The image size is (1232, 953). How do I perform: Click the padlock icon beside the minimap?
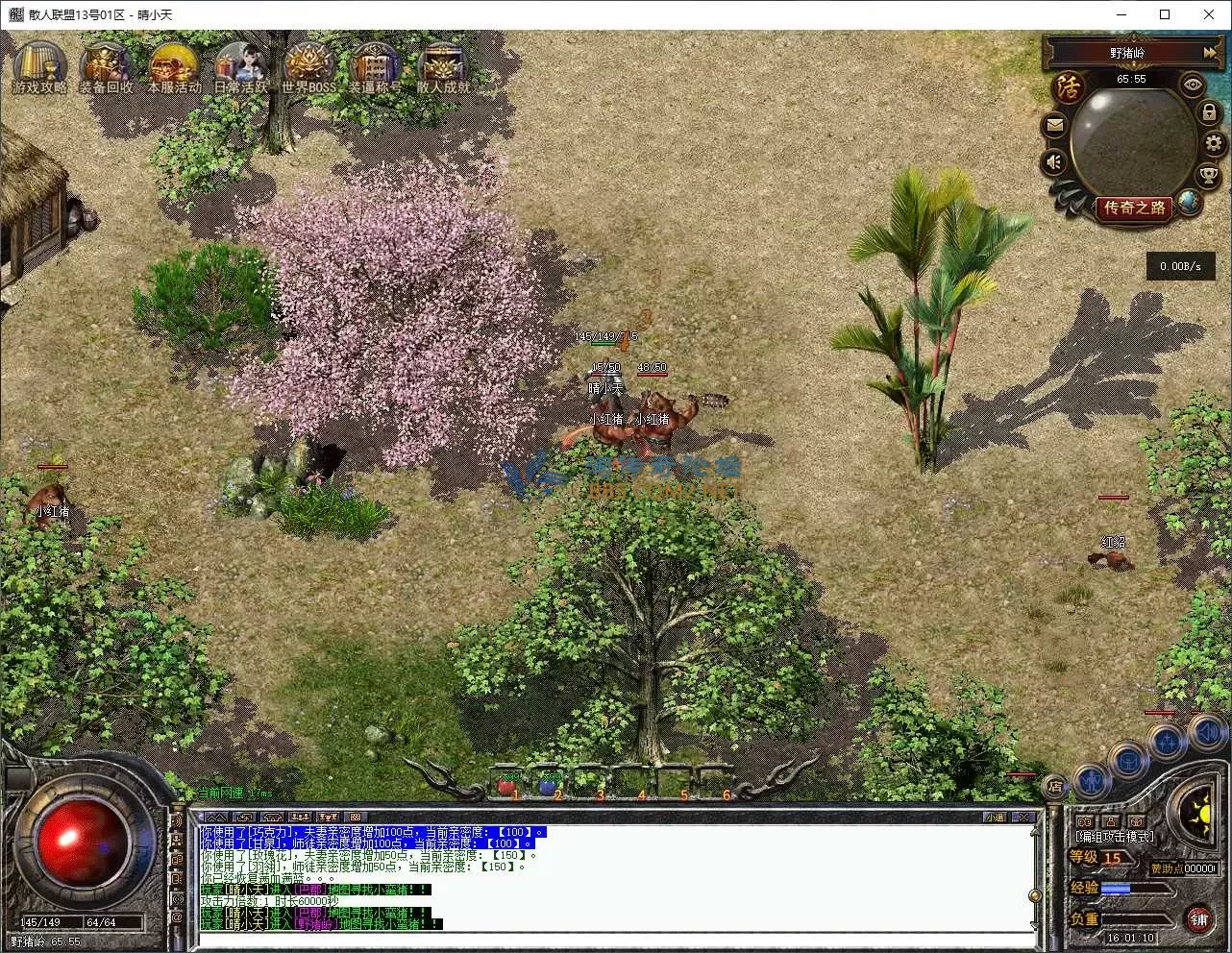1209,113
